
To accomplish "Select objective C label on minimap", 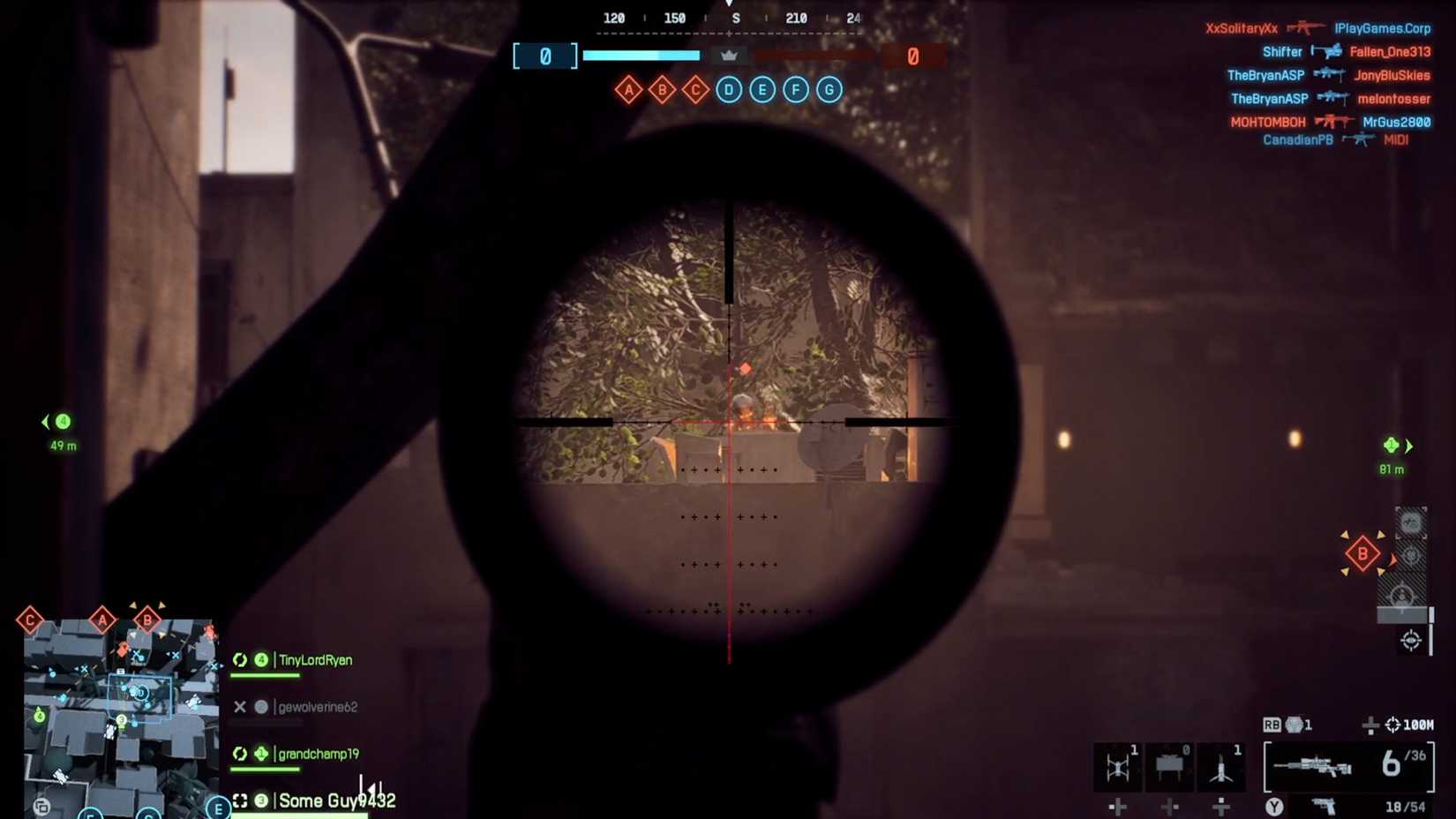I will coord(29,619).
